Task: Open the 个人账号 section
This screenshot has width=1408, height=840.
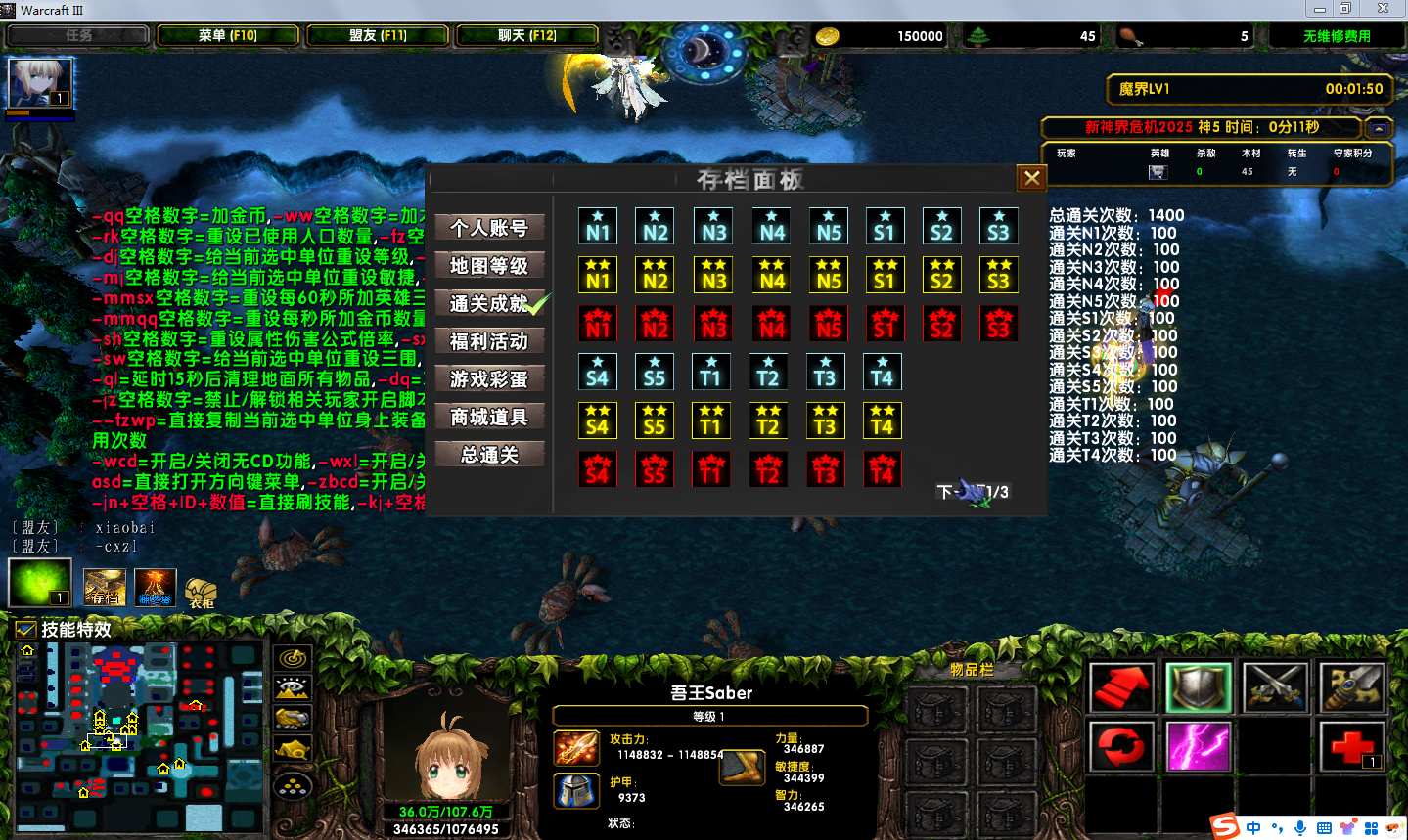Action: [x=489, y=228]
